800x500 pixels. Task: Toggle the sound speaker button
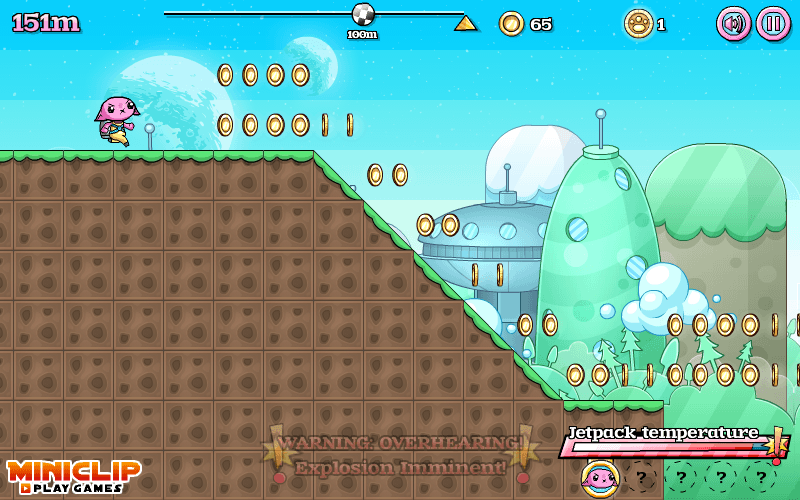(x=733, y=23)
